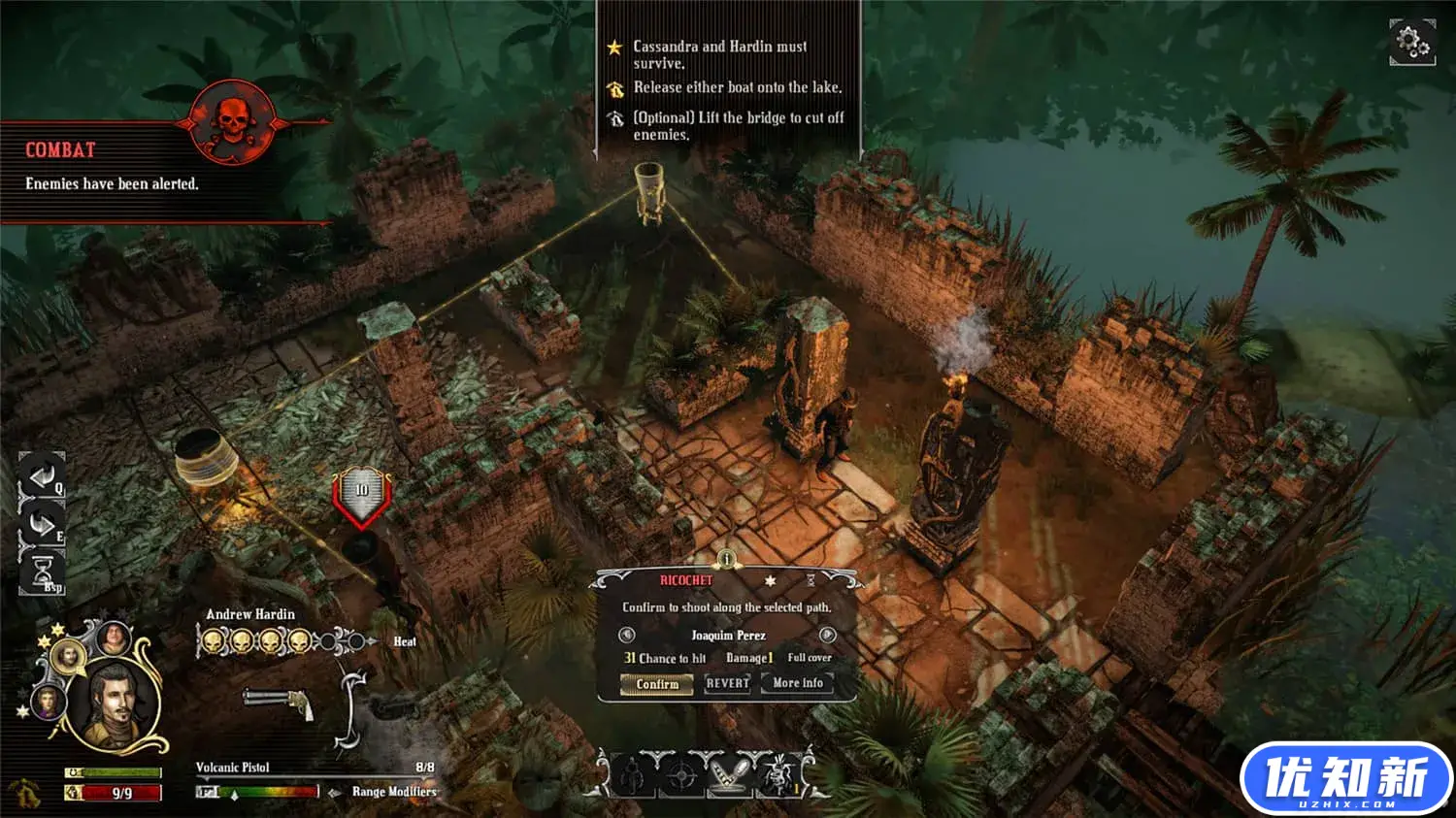Select Andrew Hardin's large portrait
1456x818 pixels.
[116, 703]
